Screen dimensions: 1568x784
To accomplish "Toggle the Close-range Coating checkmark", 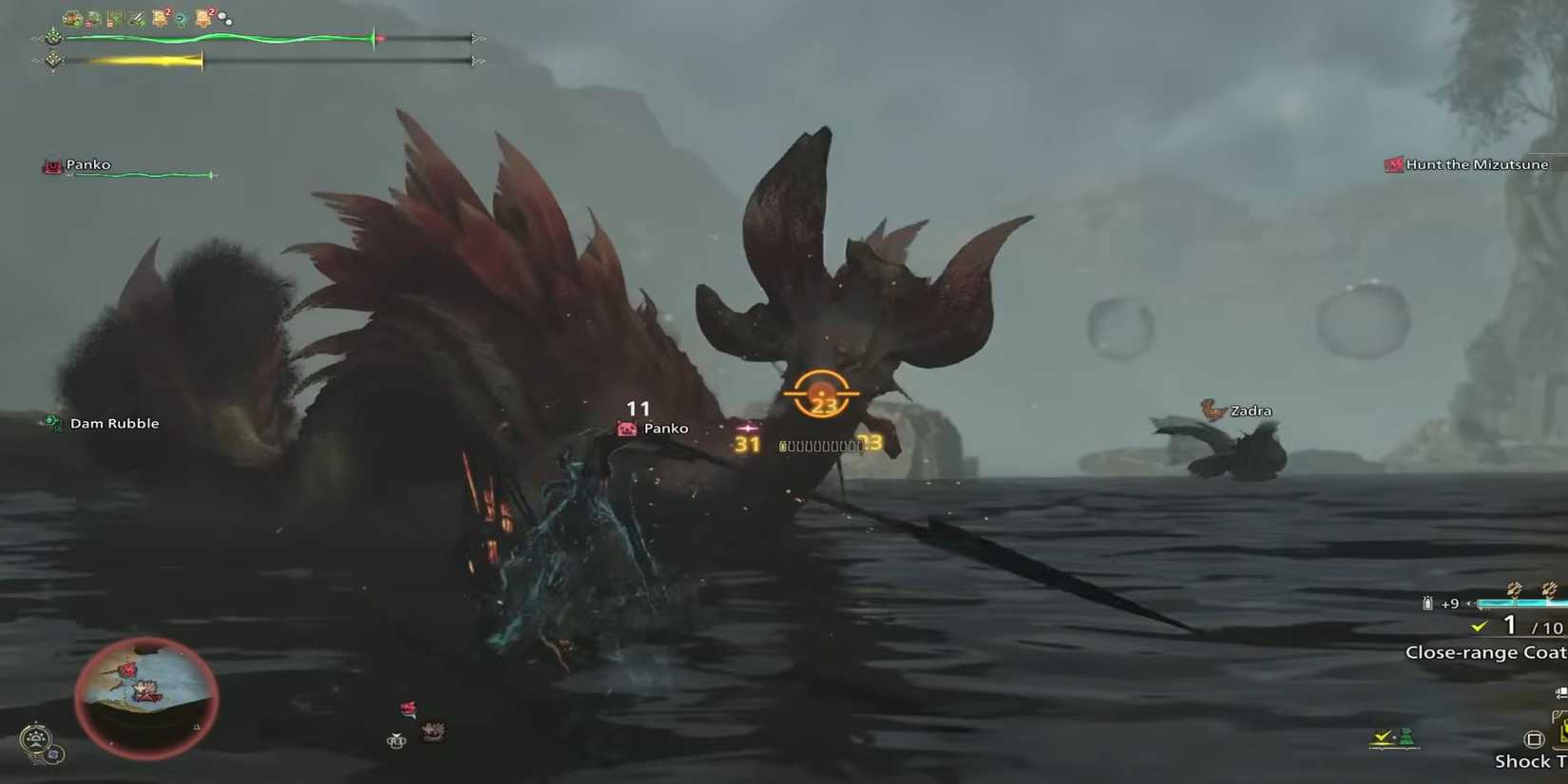I will [1479, 625].
